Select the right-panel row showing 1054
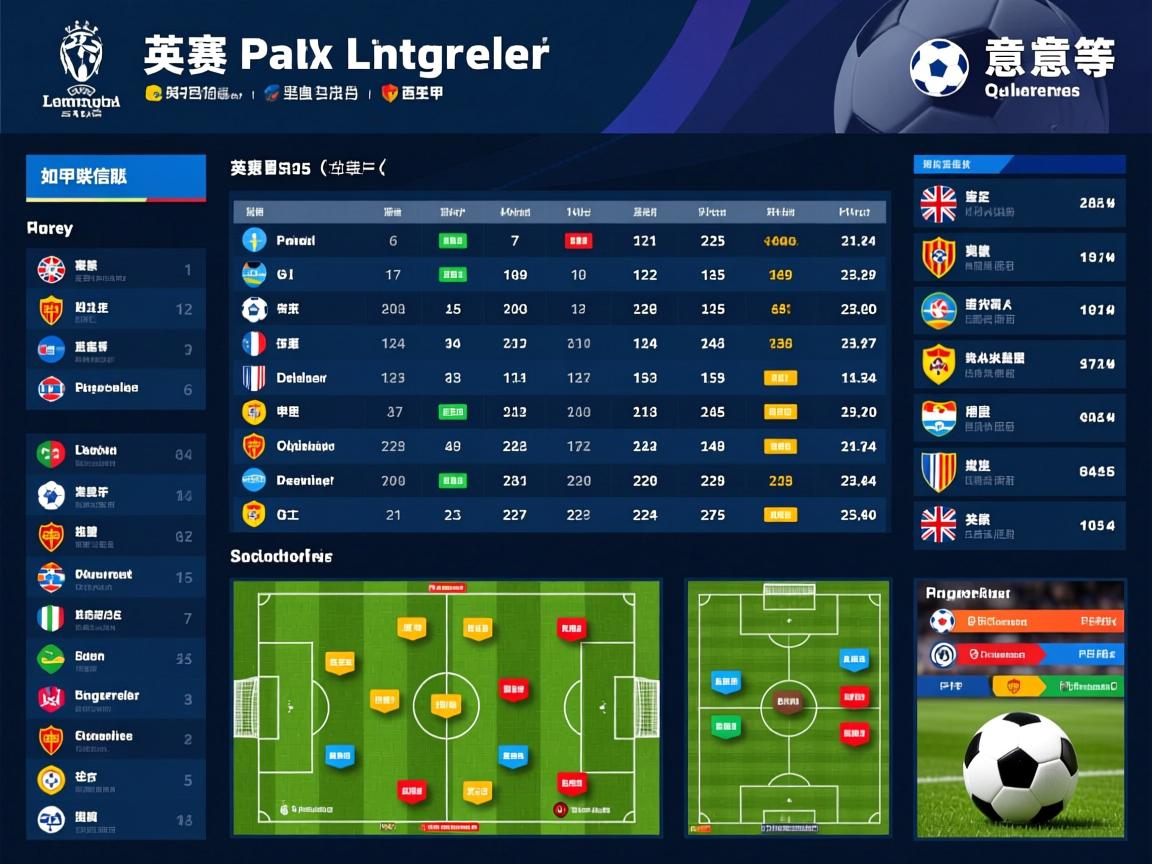This screenshot has width=1152, height=864. pos(1019,525)
